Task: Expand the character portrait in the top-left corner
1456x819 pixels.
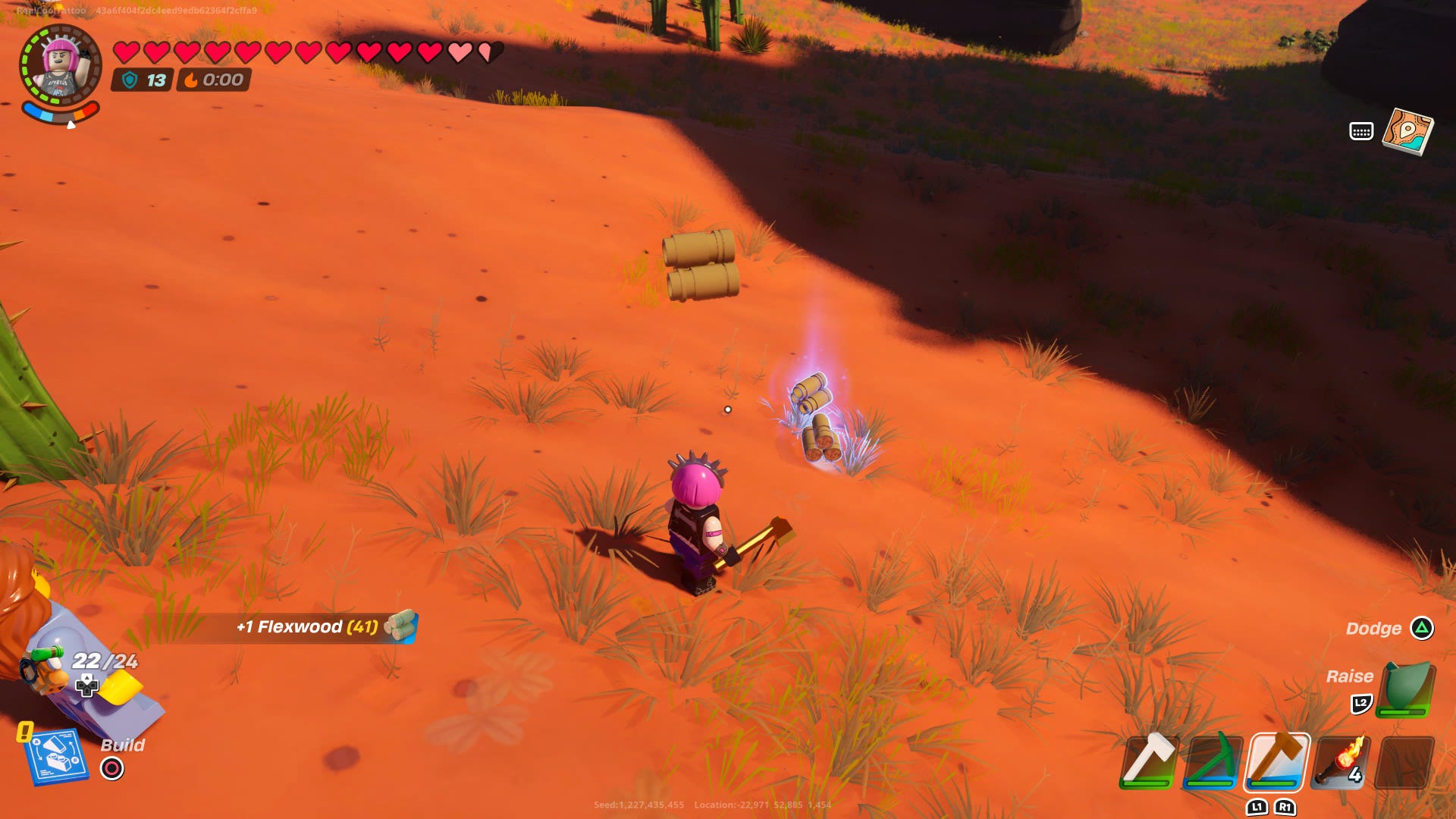Action: 59,62
